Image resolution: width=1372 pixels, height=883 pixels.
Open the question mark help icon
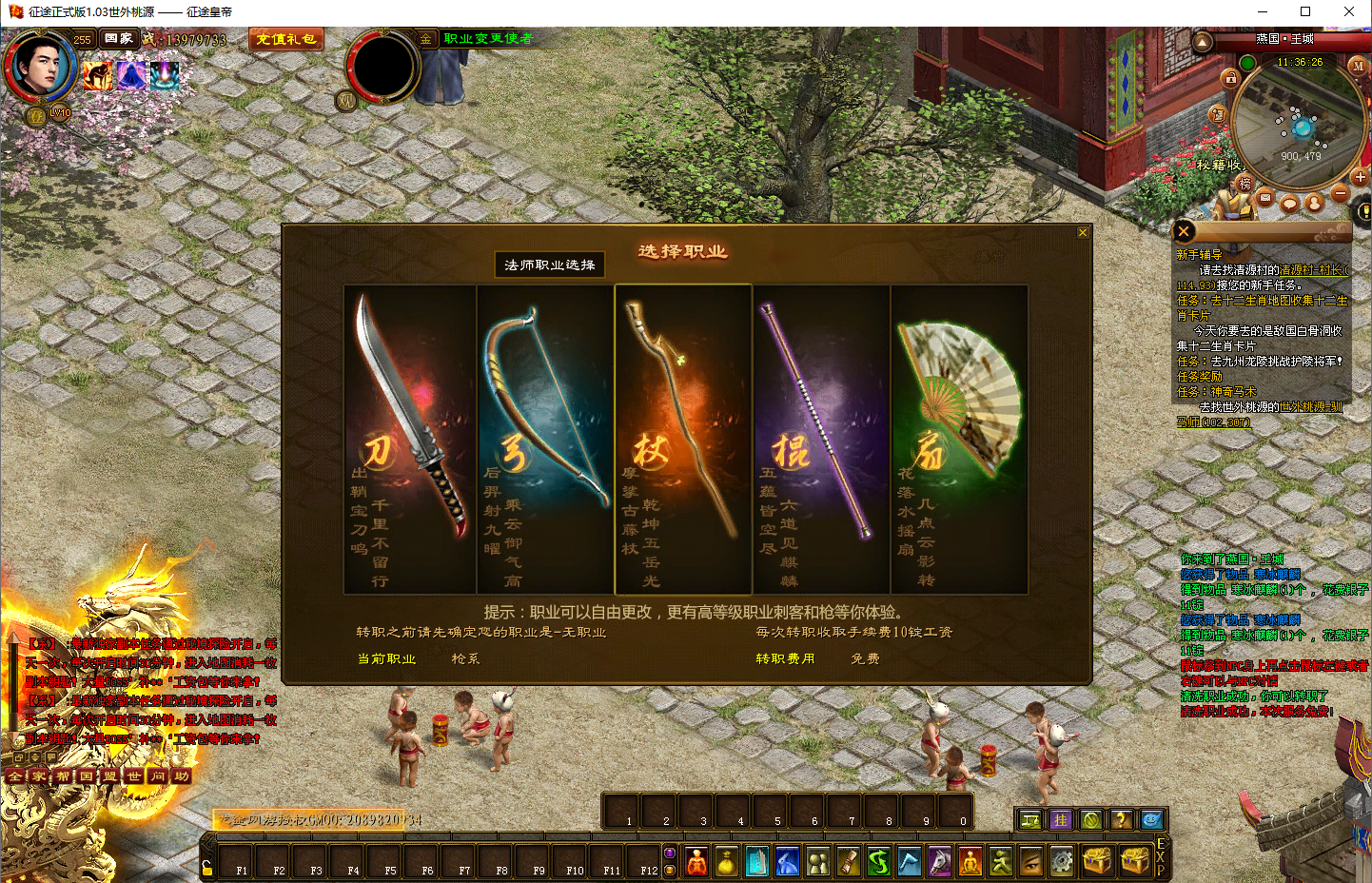coord(1121,819)
